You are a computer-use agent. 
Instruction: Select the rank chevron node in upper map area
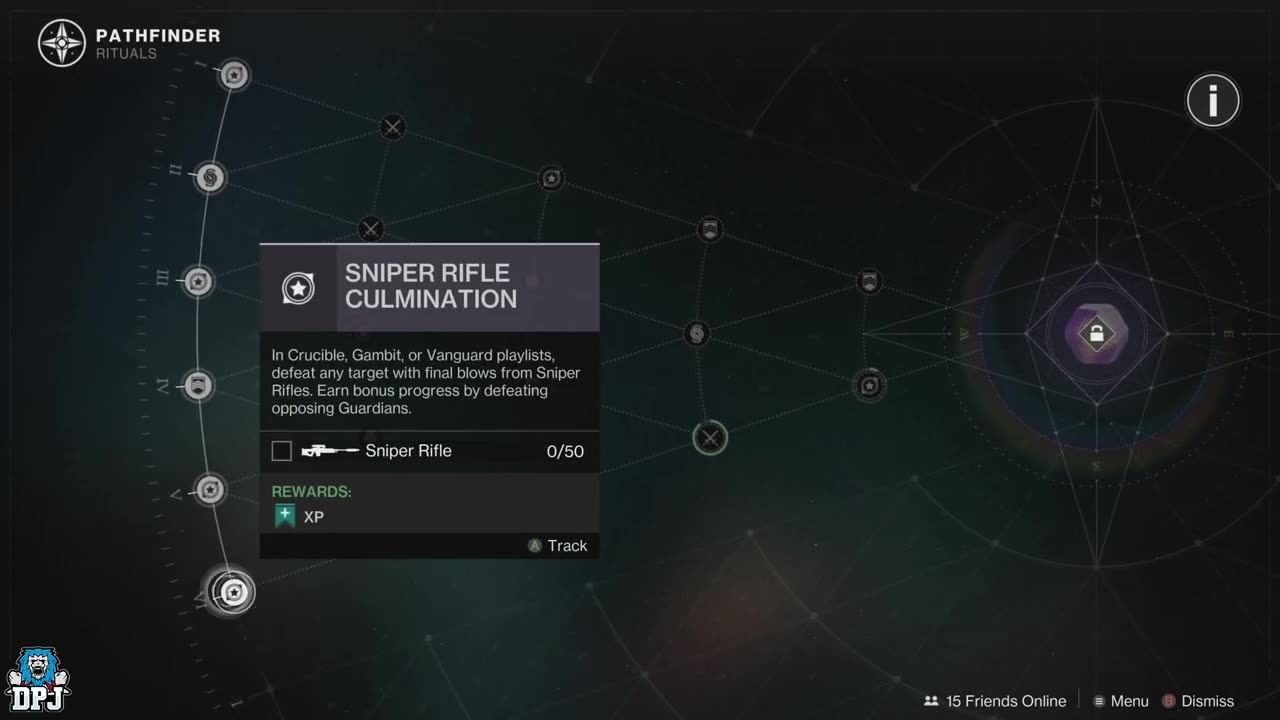click(x=710, y=229)
